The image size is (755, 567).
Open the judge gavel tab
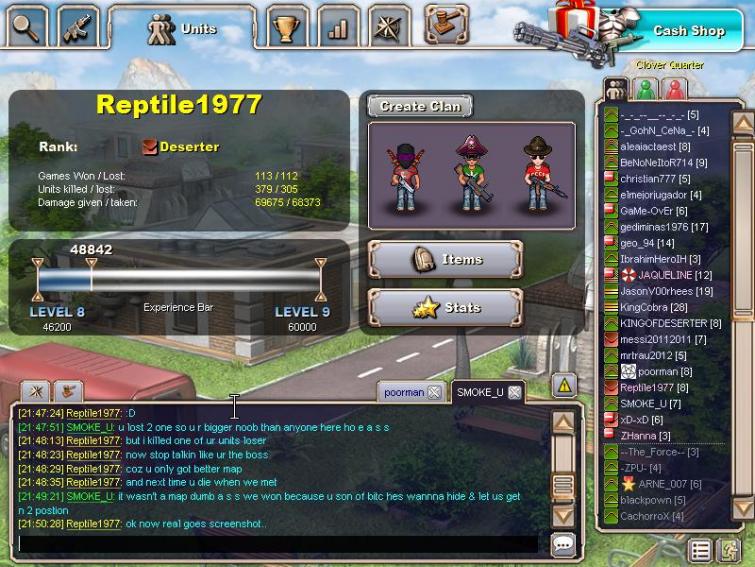click(x=447, y=21)
